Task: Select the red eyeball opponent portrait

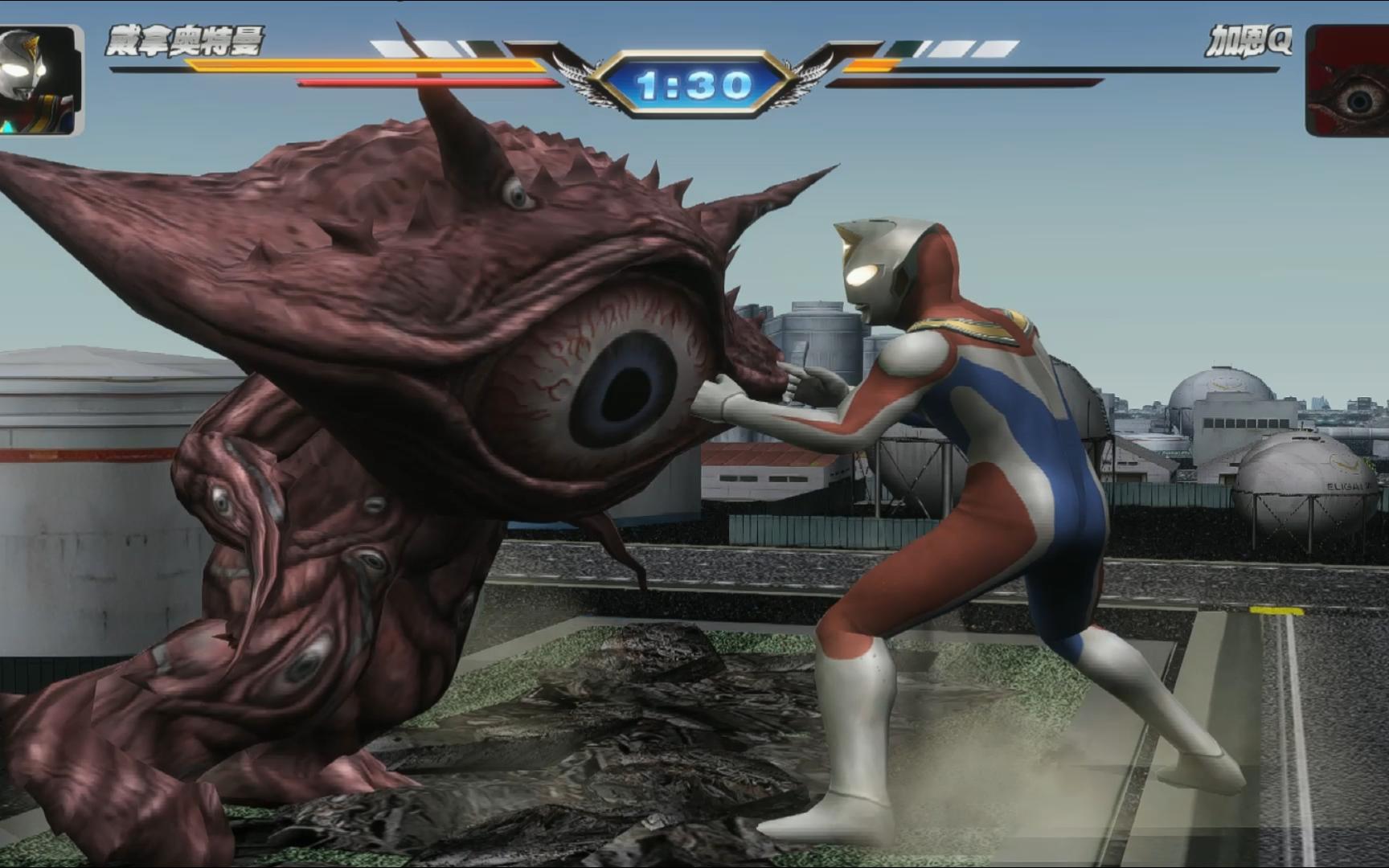Action: pos(1349,81)
